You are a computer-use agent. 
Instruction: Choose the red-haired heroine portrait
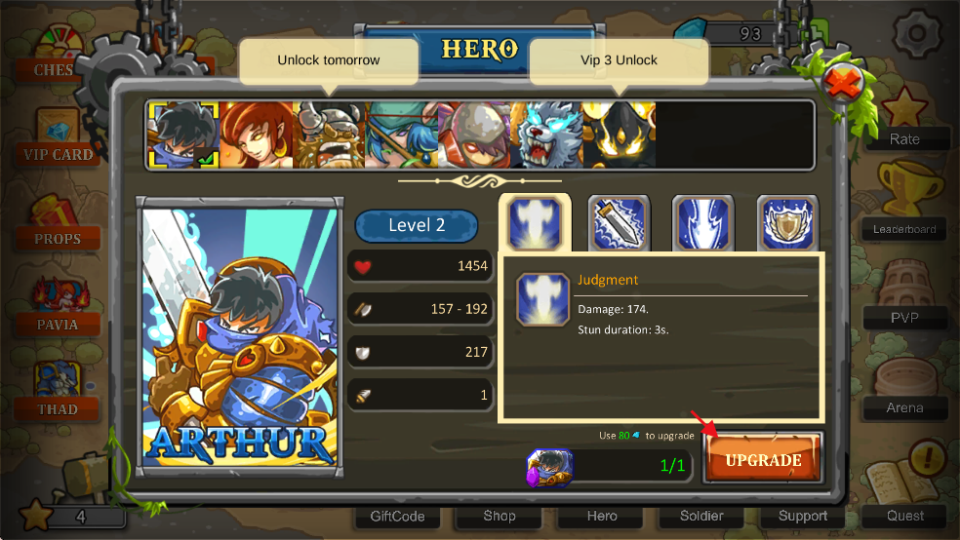(256, 135)
